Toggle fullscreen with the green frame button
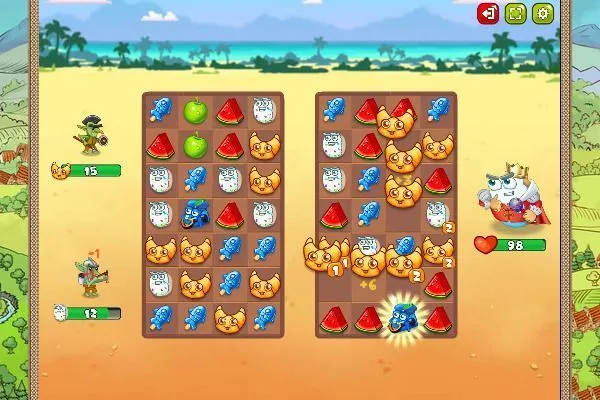This screenshot has width=600, height=400. [515, 13]
